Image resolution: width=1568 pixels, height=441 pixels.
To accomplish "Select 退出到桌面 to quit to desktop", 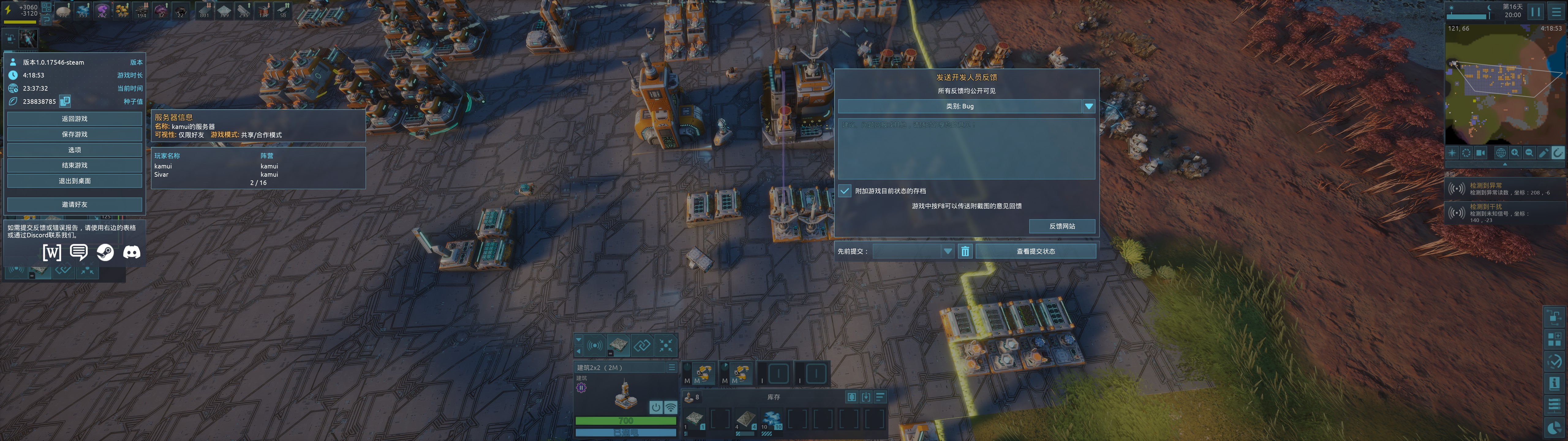I will pos(74,181).
